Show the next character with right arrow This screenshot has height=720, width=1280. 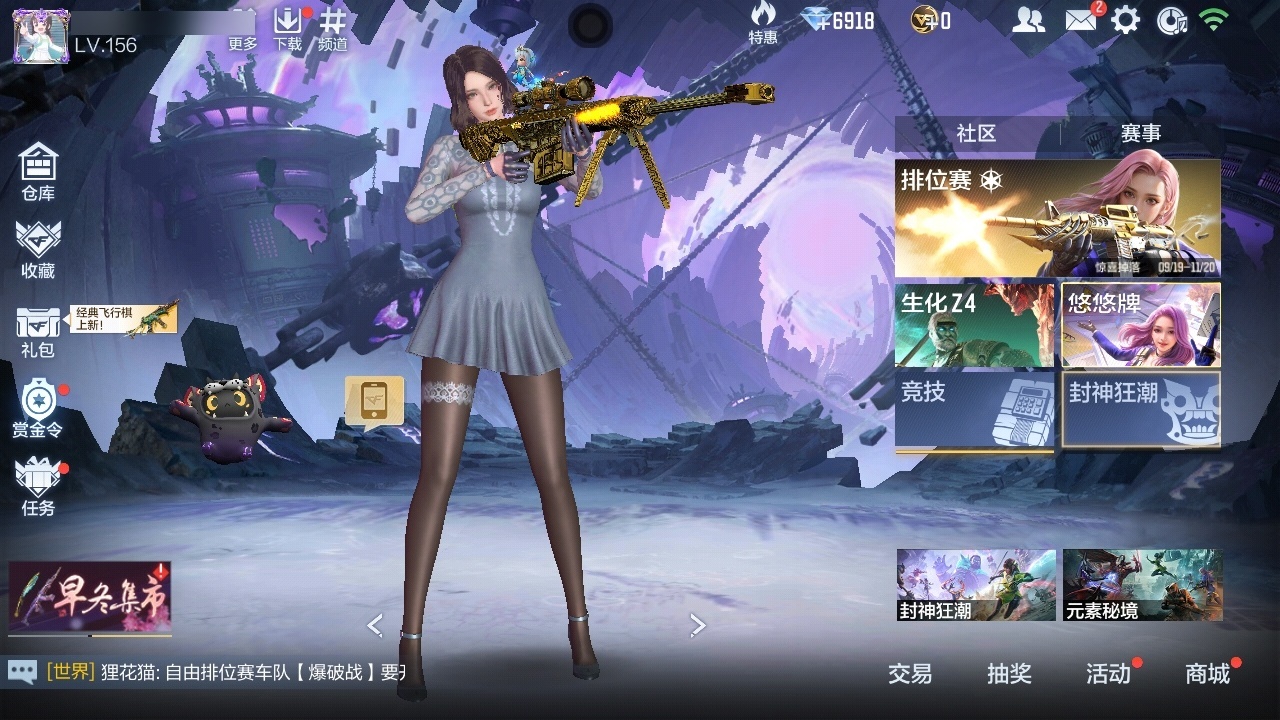(698, 626)
